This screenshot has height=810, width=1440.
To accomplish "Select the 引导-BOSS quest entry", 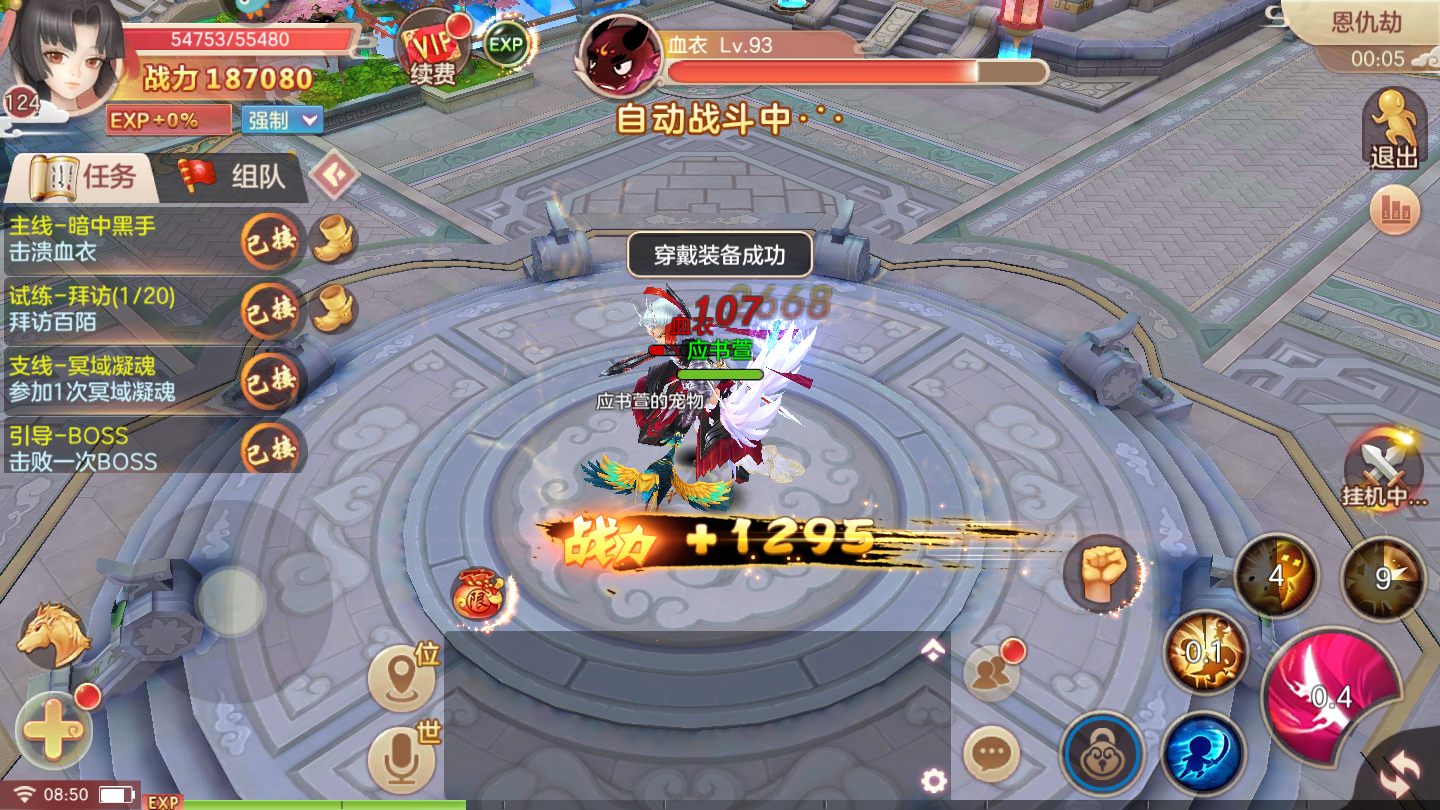I will pyautogui.click(x=120, y=449).
